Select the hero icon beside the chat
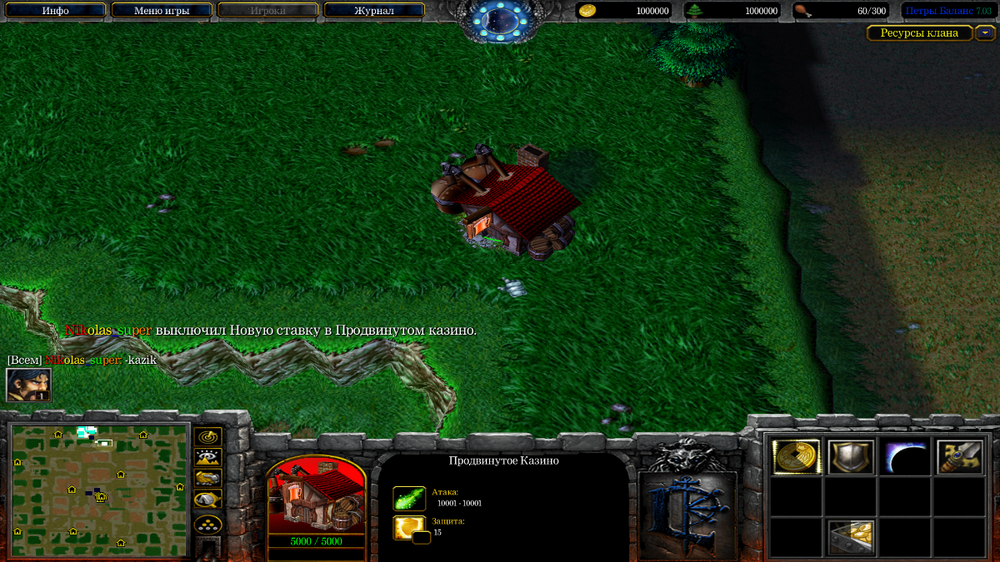Screen dimensions: 1000x562 28,385
